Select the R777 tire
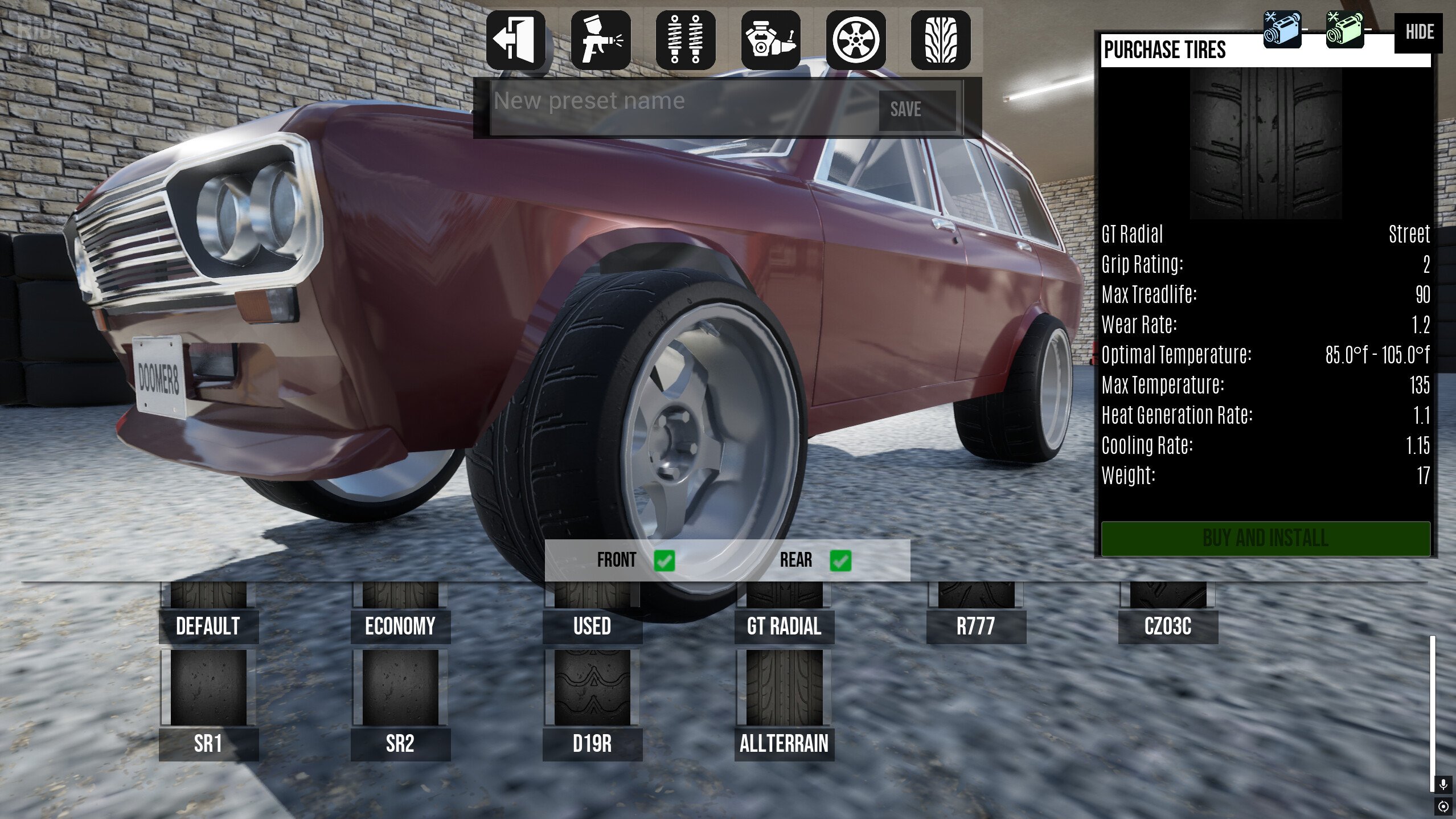This screenshot has width=1456, height=819. coord(976,625)
